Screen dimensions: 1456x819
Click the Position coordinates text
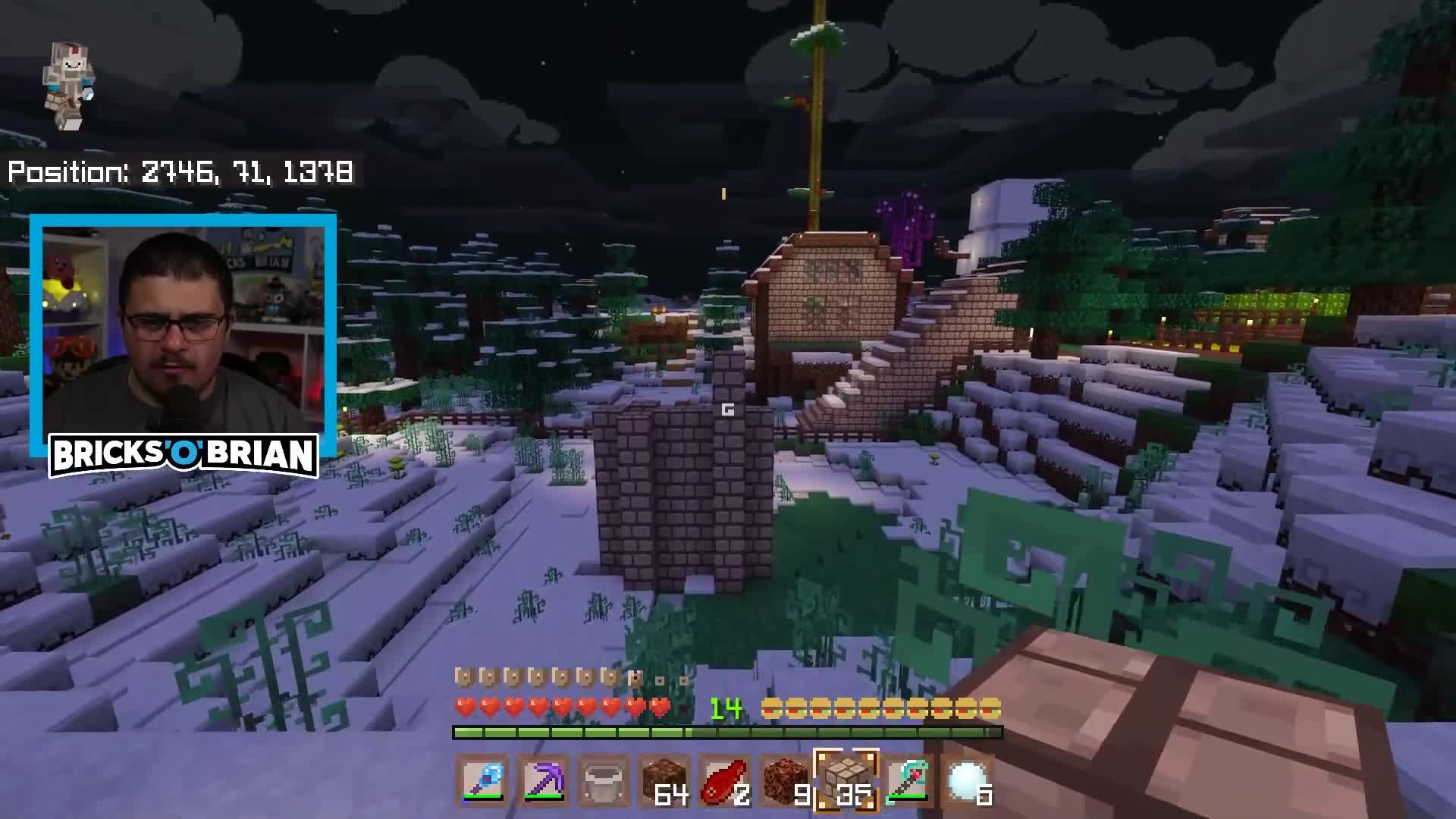click(182, 173)
